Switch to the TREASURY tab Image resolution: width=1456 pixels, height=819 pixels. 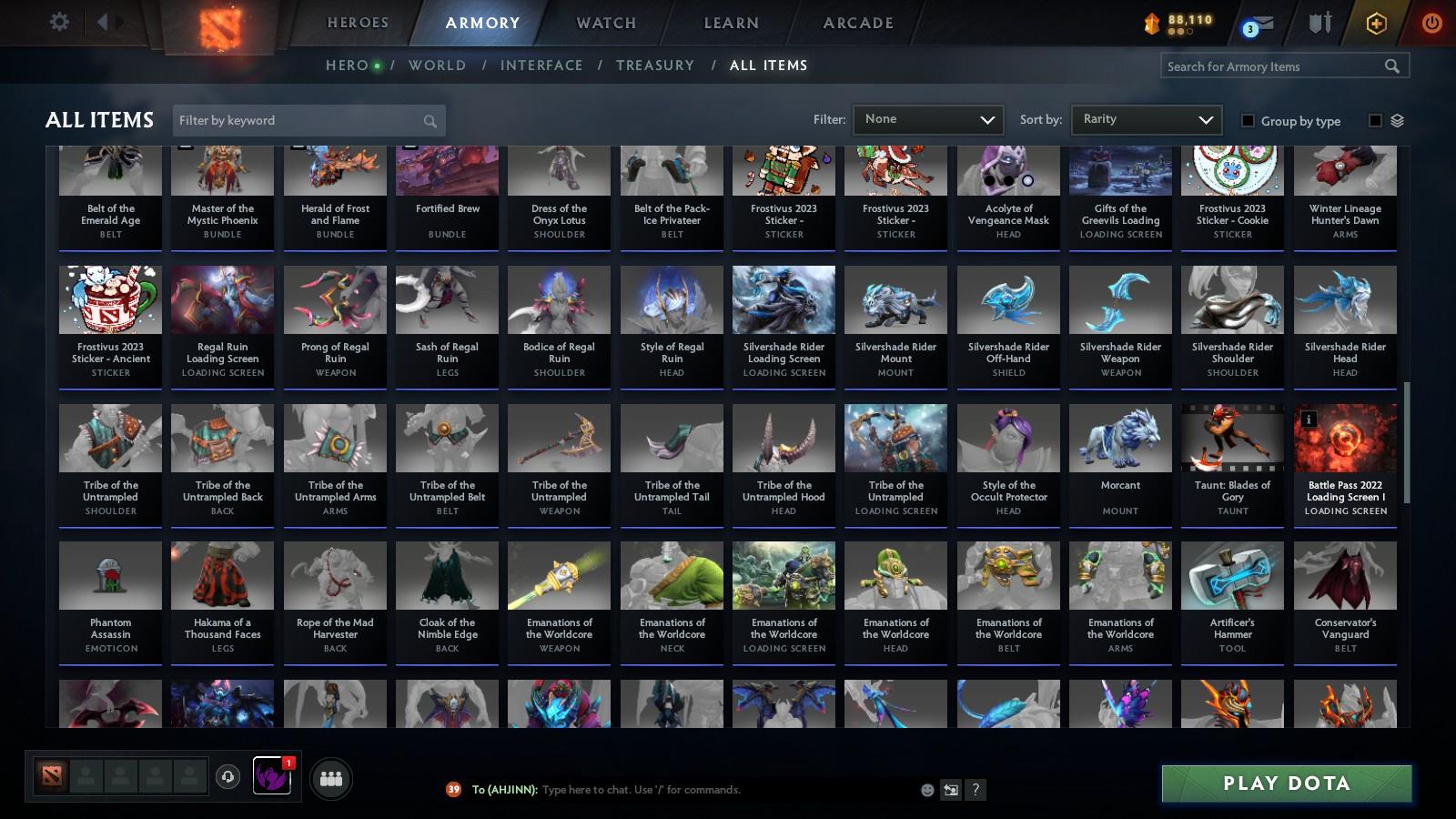tap(655, 65)
